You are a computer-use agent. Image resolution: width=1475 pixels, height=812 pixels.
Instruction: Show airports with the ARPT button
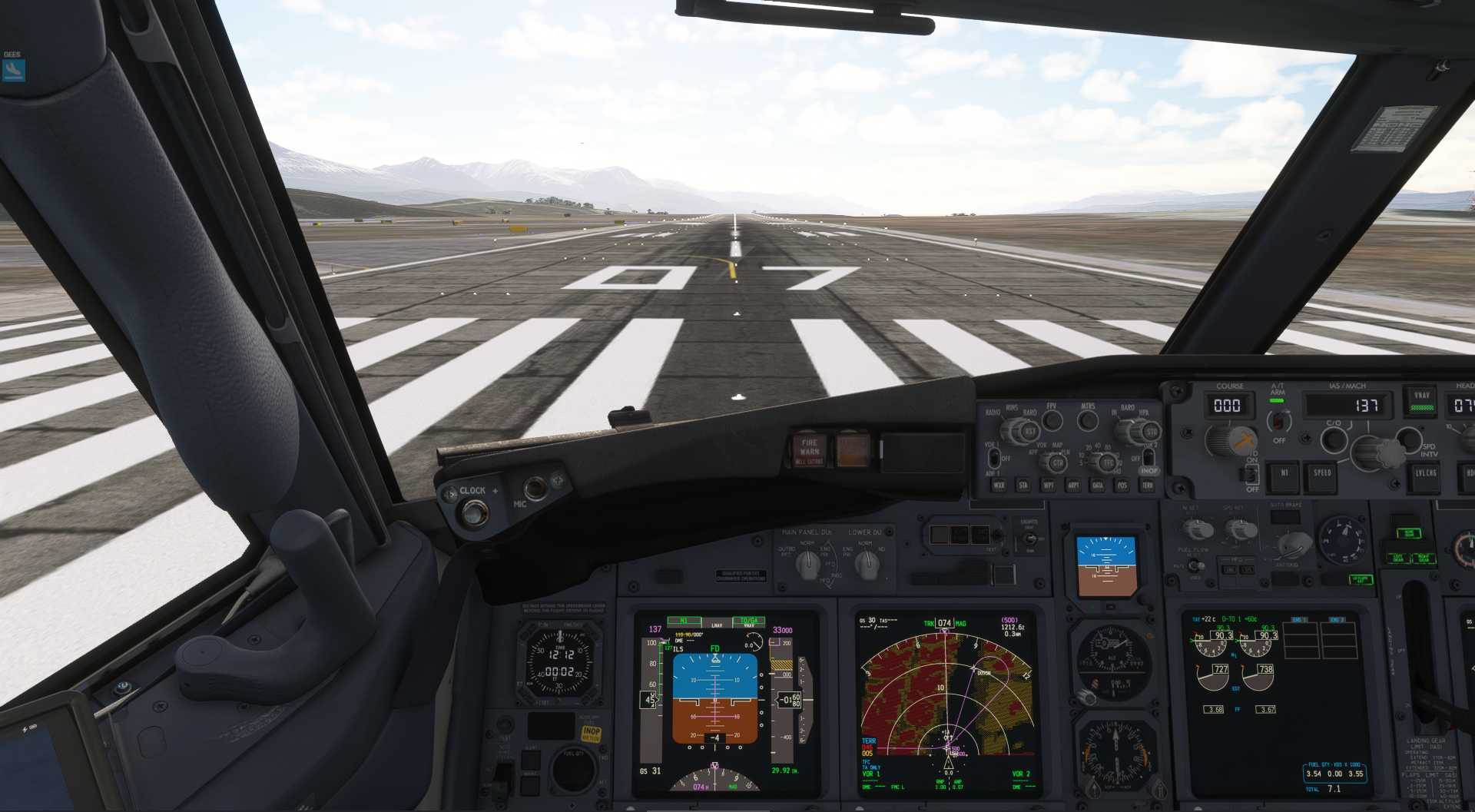pos(1073,486)
